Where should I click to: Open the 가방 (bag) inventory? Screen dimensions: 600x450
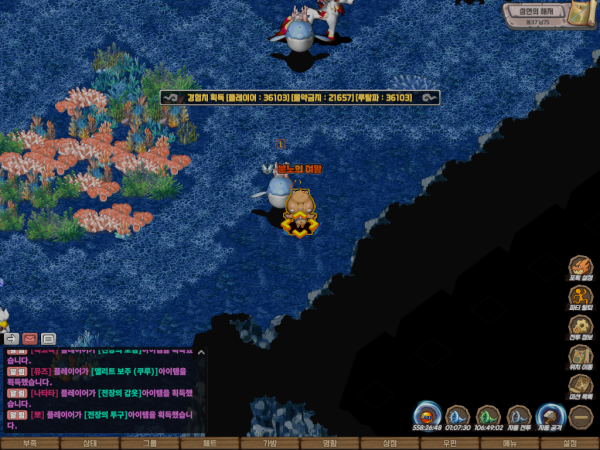(270, 442)
